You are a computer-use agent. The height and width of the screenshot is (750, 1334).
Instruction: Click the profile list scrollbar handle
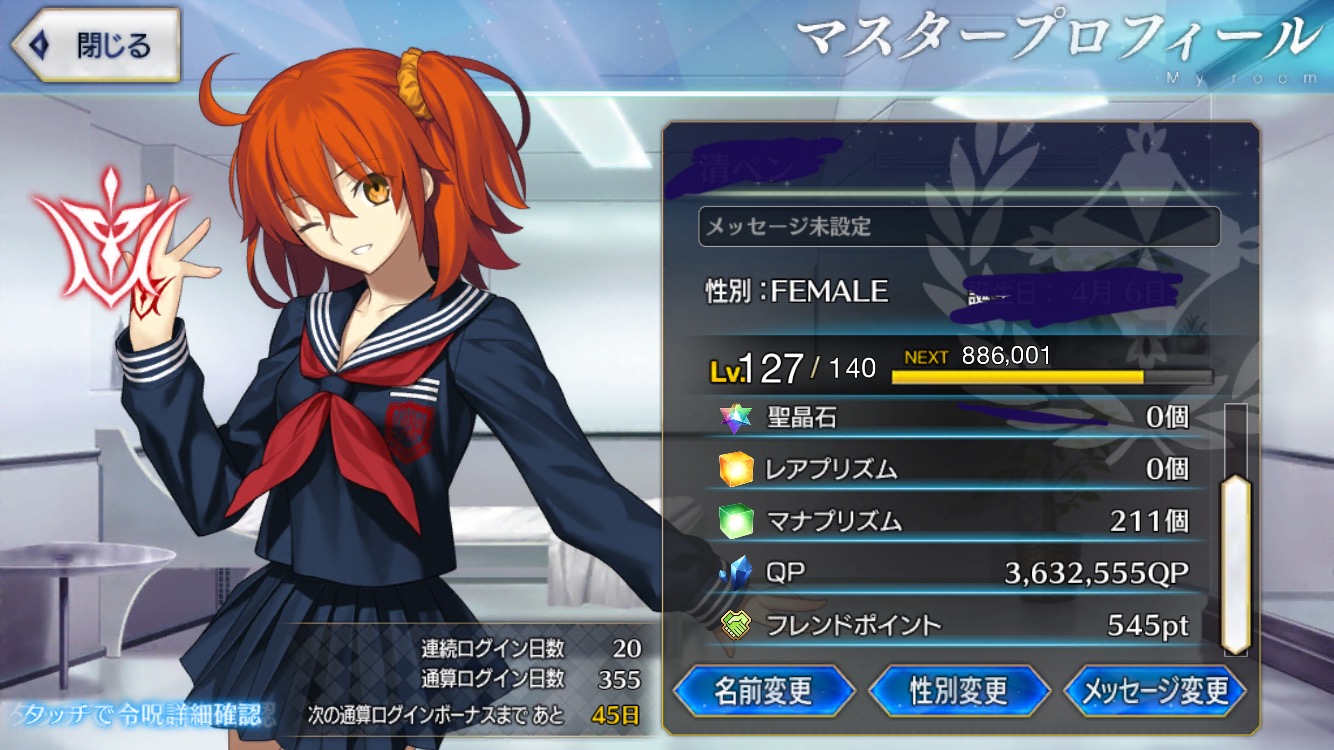[x=1236, y=565]
